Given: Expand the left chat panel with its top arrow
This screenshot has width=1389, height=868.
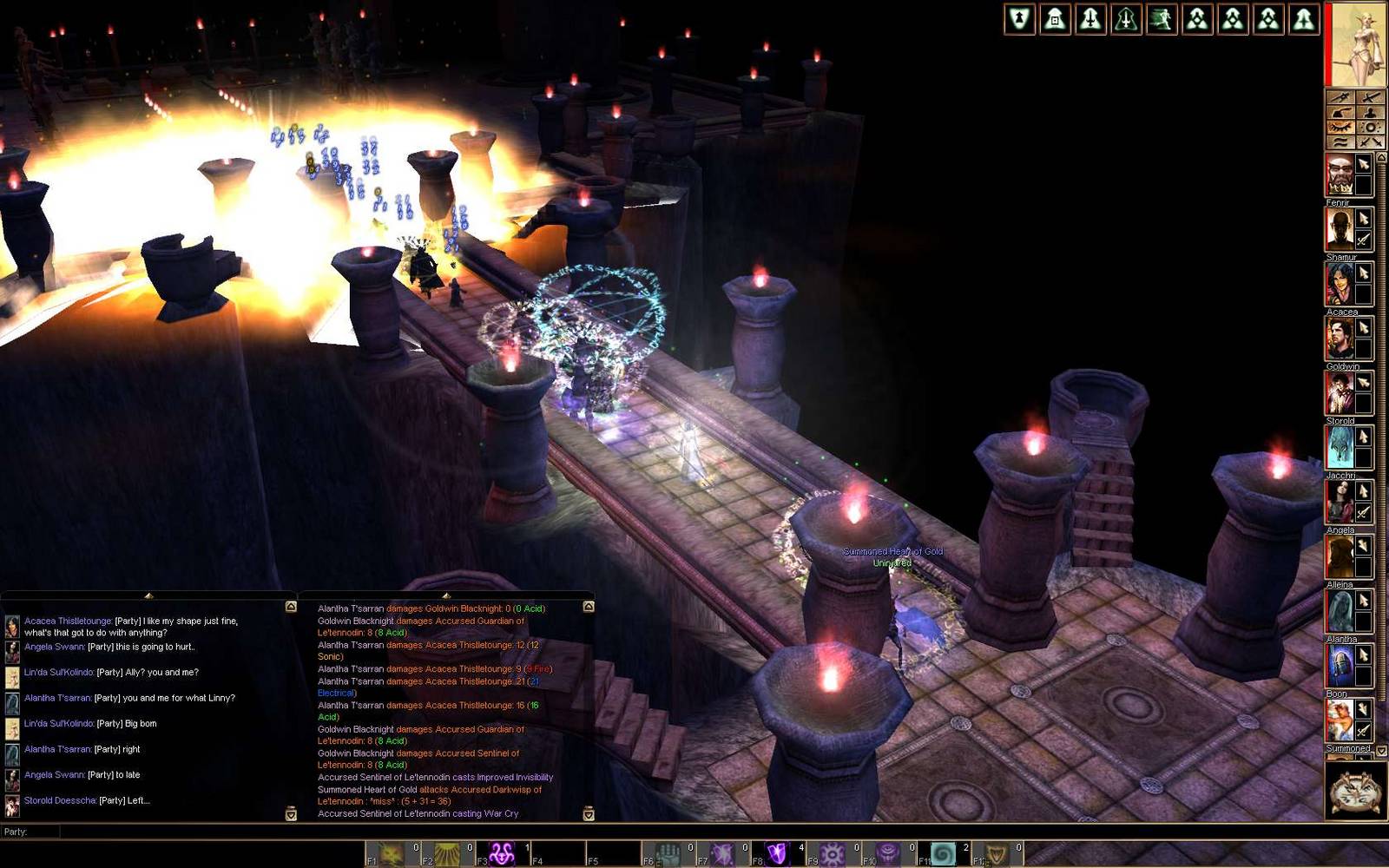Looking at the screenshot, I should click(x=148, y=597).
